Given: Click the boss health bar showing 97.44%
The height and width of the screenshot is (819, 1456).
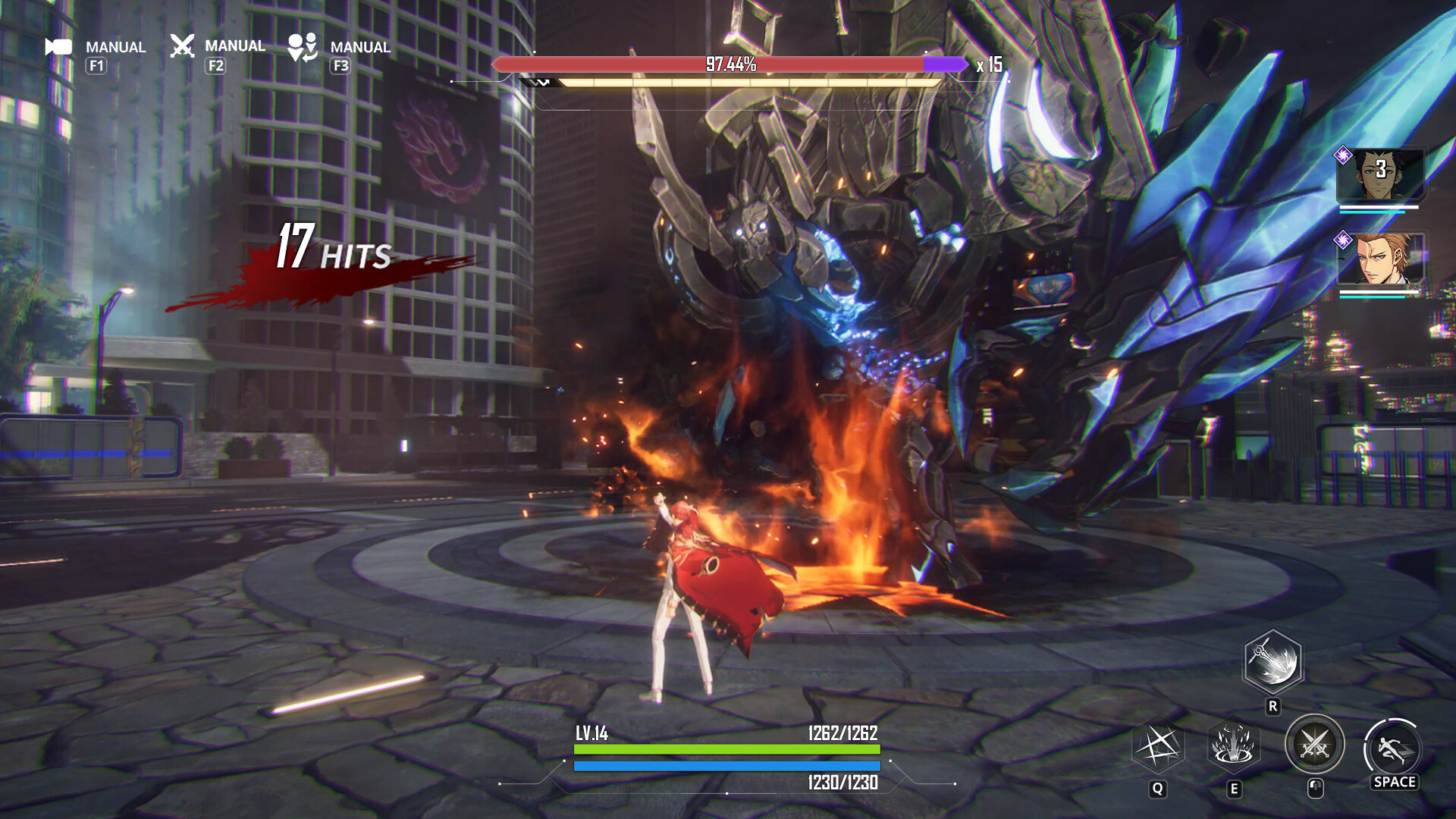Looking at the screenshot, I should (x=728, y=66).
